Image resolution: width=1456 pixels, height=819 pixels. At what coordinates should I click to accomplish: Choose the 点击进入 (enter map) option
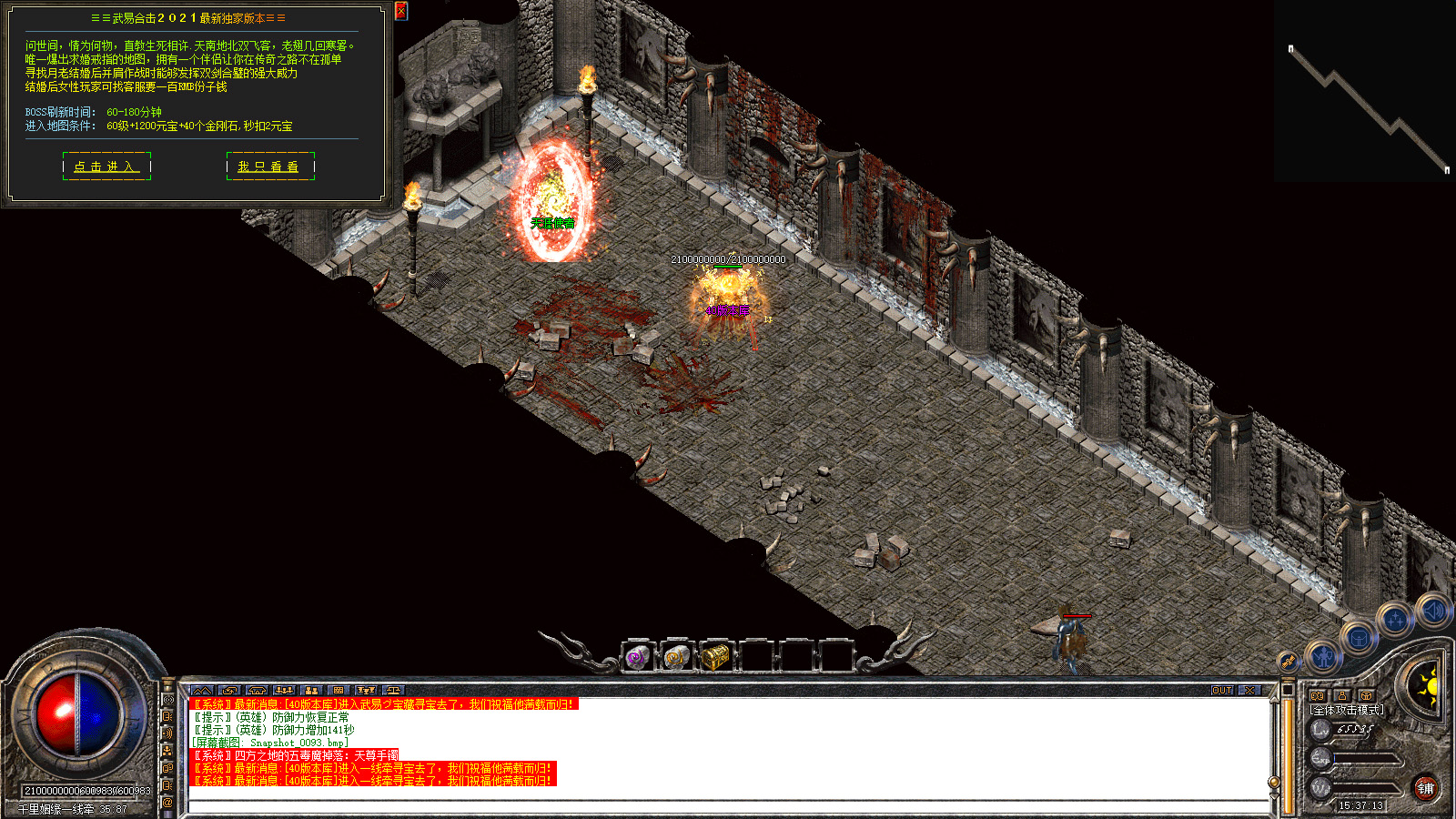point(106,167)
